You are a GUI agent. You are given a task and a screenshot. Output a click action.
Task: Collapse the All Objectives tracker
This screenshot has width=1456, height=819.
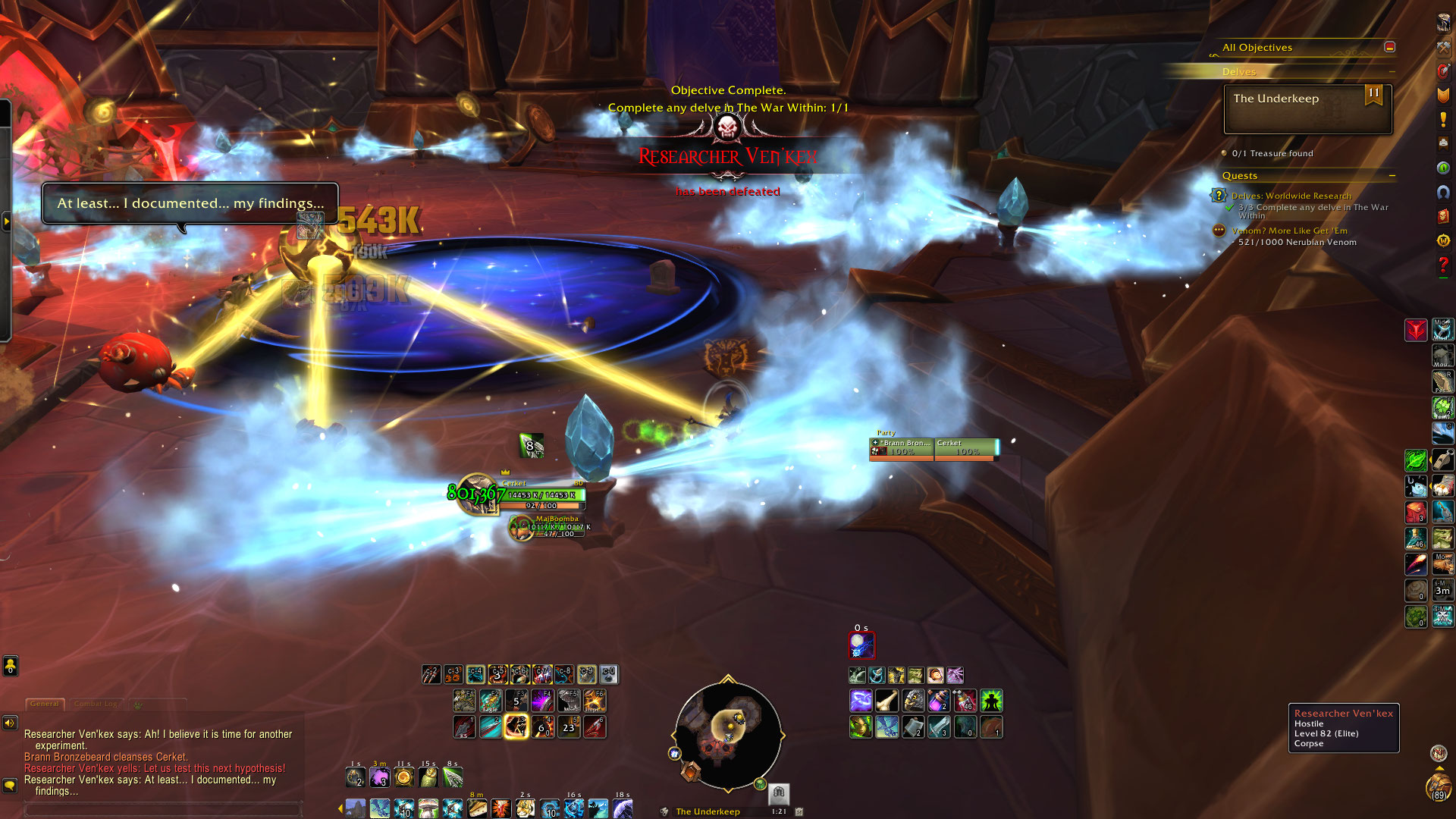1389,47
